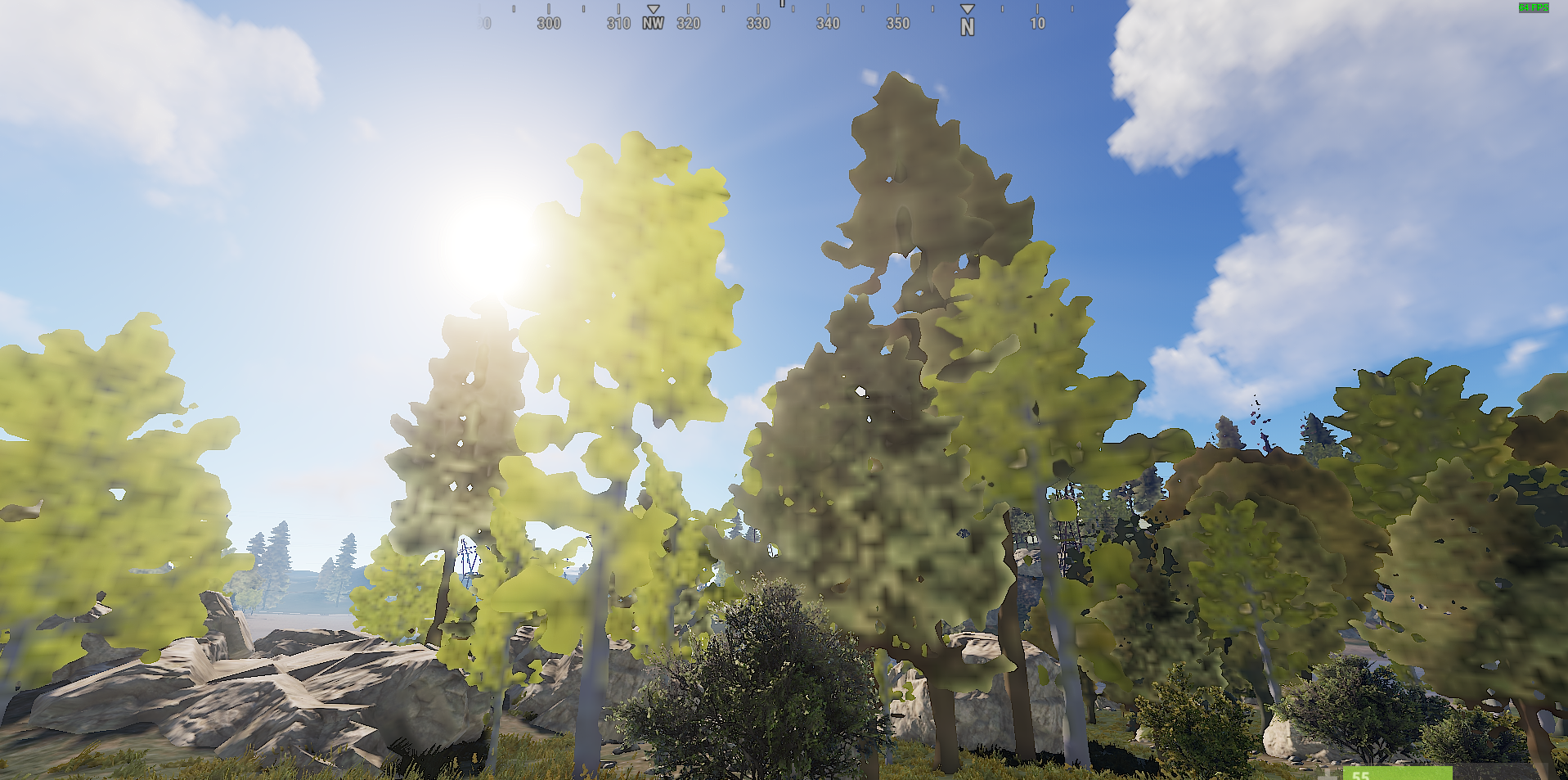
Task: Click the 320 bearing mark on the compass
Action: click(x=688, y=23)
